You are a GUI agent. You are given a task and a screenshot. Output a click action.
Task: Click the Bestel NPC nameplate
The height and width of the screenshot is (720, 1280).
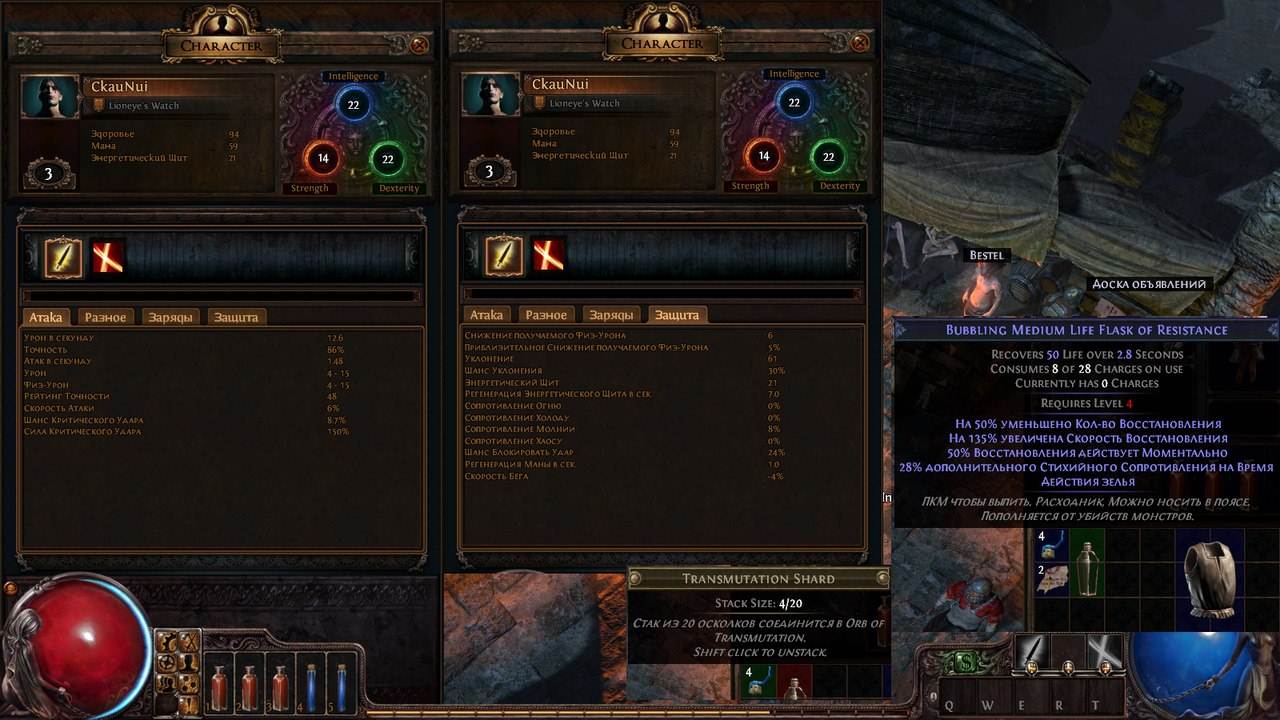[x=985, y=255]
